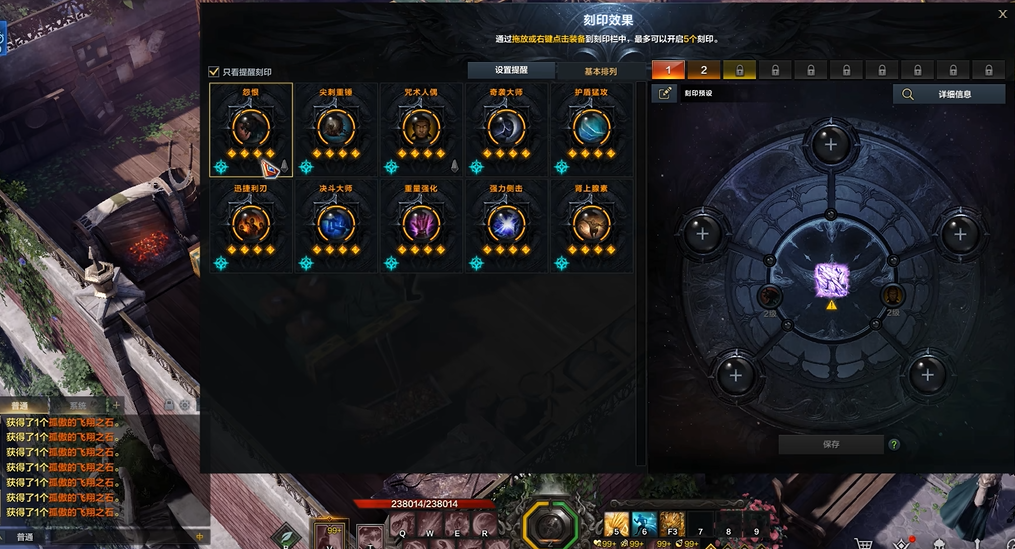The image size is (1015, 549).
Task: Select the 咒术人偶 engraving
Action: pos(421,127)
